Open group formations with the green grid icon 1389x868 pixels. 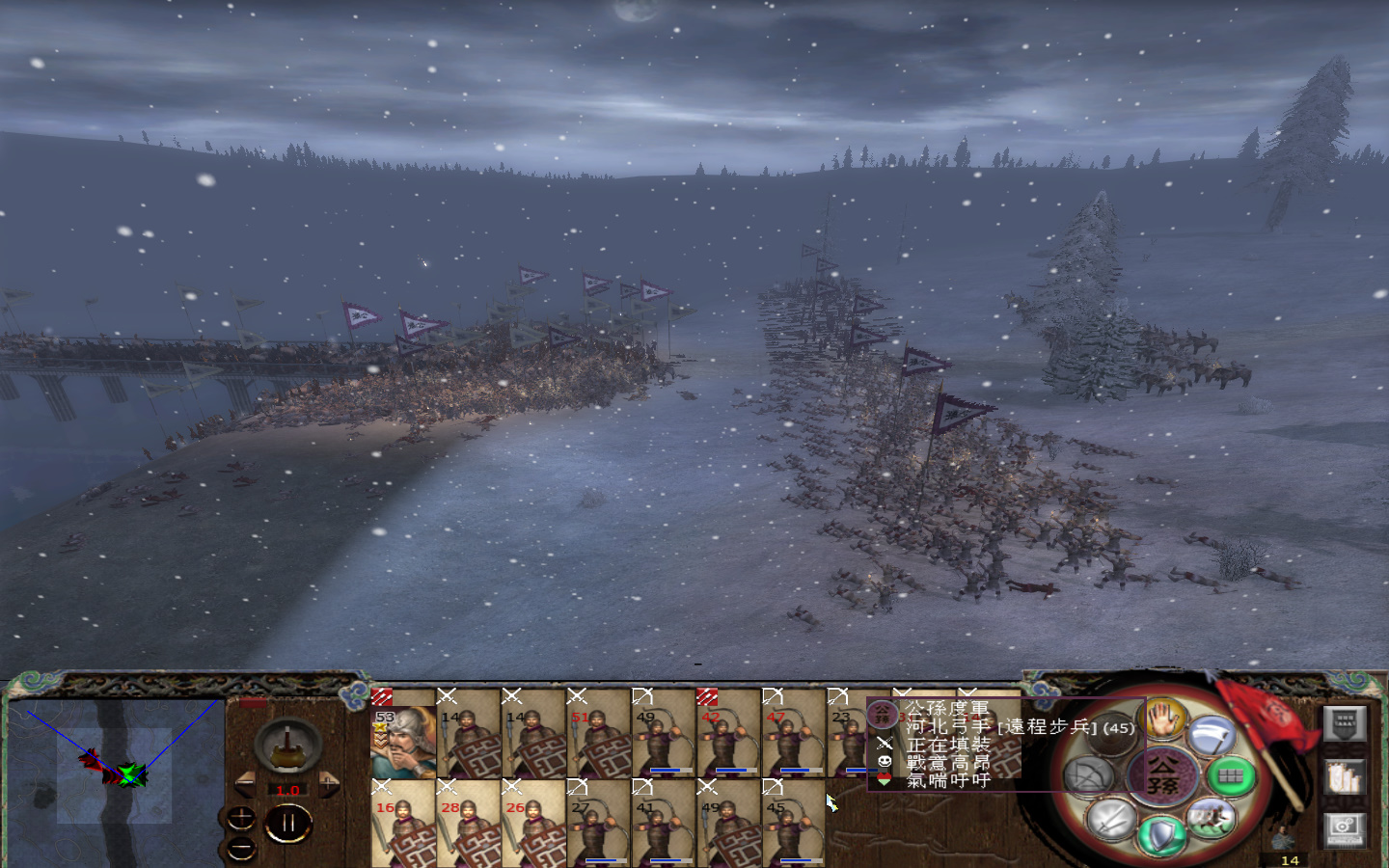point(1232,774)
